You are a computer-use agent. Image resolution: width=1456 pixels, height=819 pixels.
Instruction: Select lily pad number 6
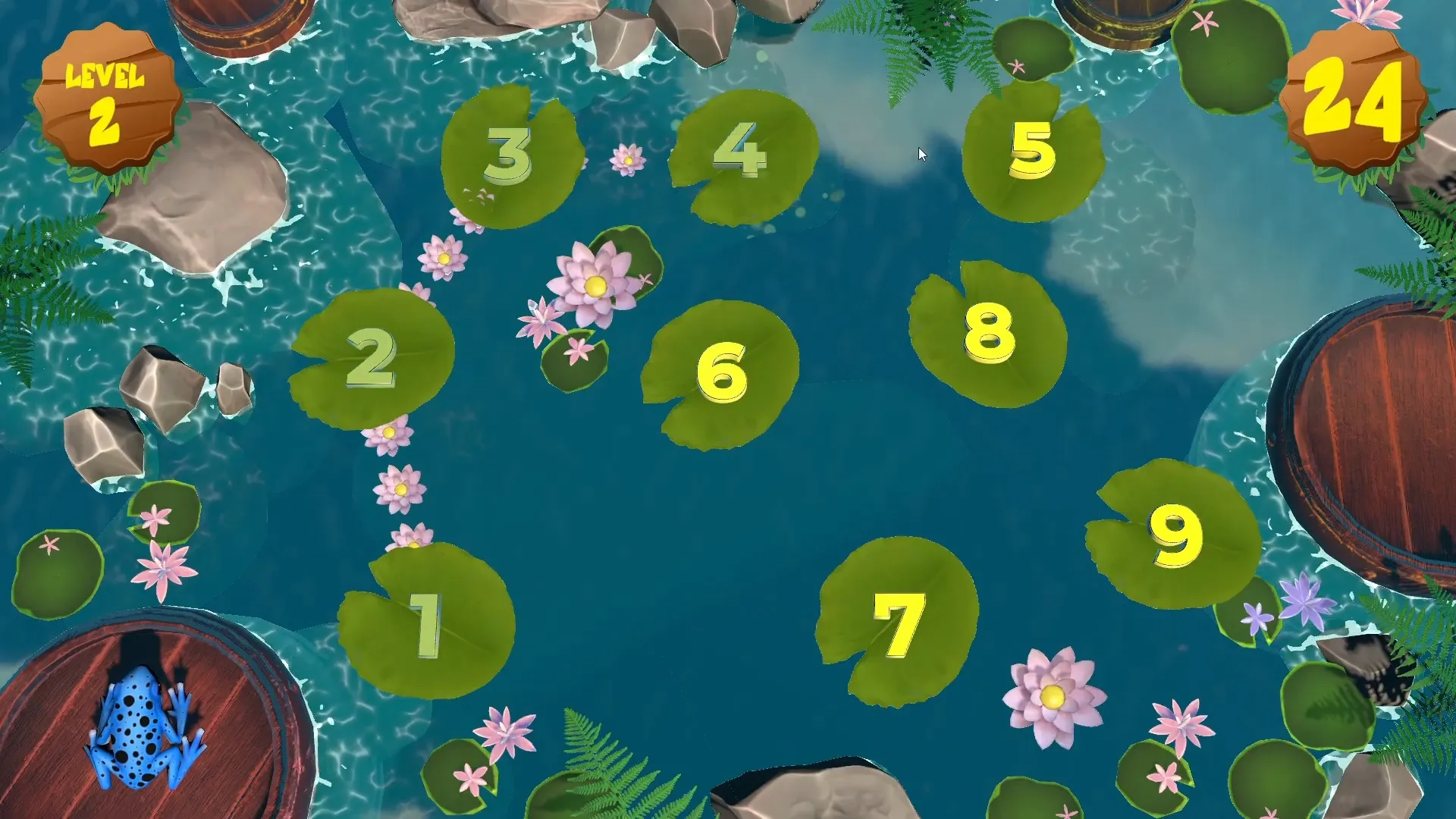pyautogui.click(x=720, y=372)
